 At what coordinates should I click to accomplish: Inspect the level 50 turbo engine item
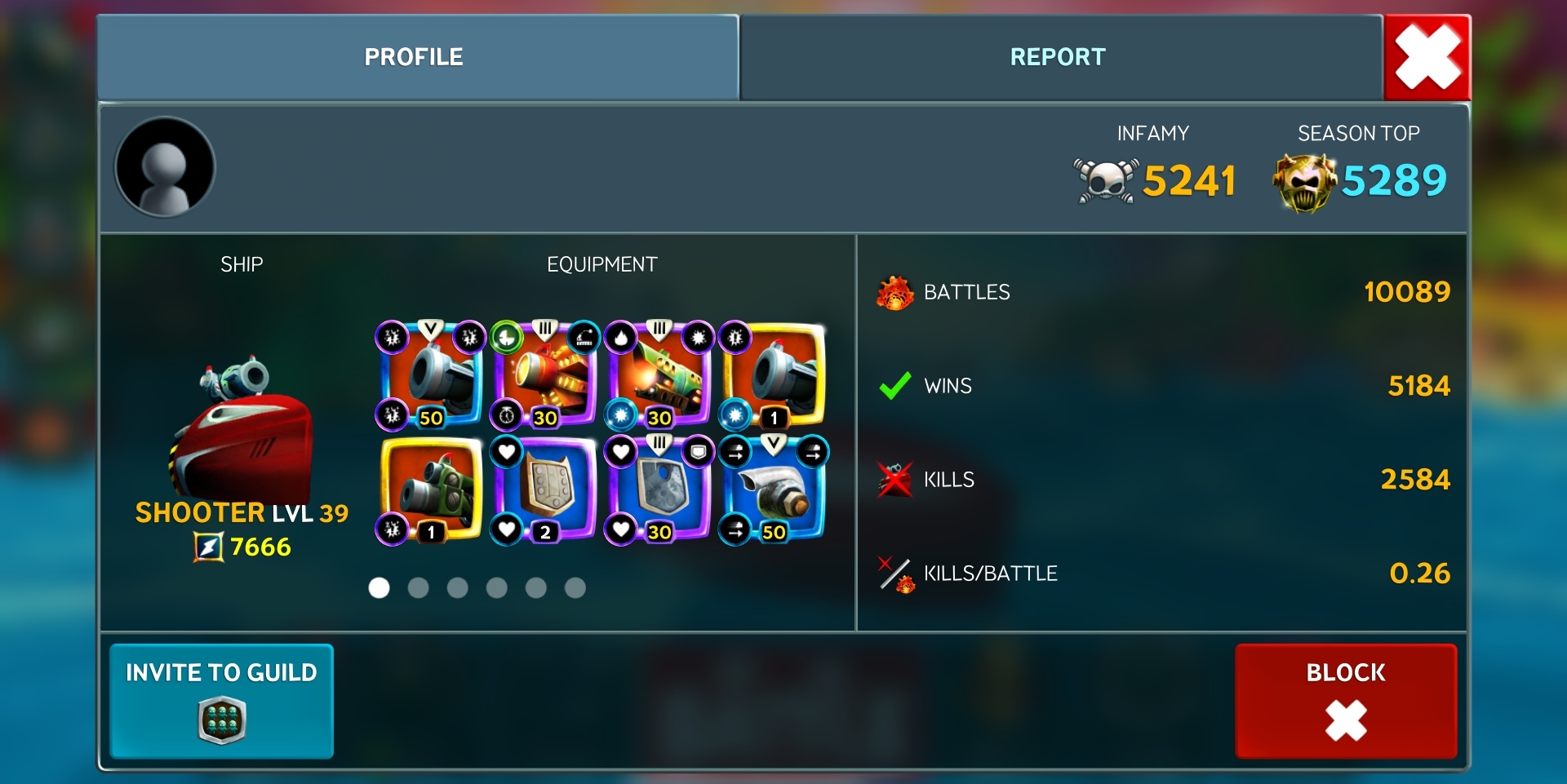pos(774,489)
